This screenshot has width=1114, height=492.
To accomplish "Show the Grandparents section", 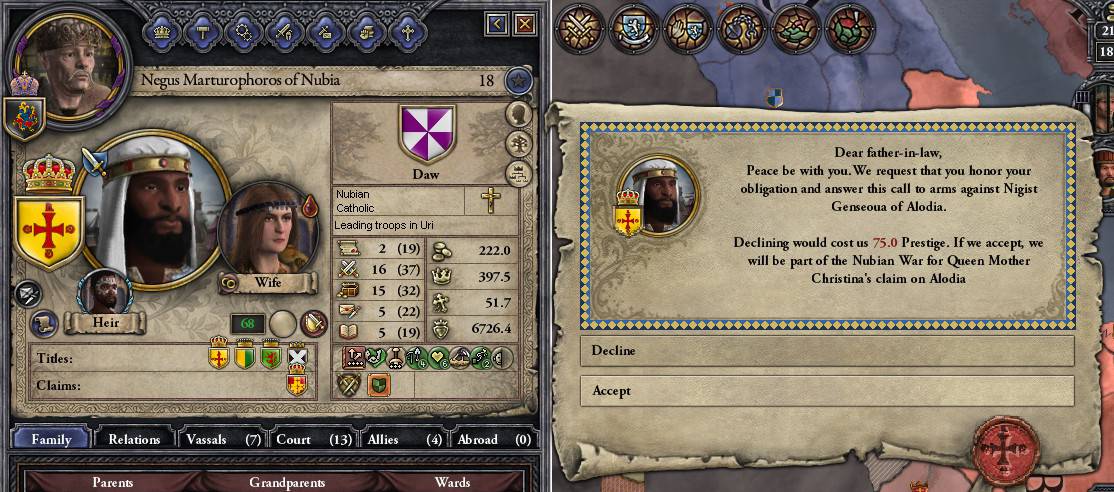I will tap(286, 482).
